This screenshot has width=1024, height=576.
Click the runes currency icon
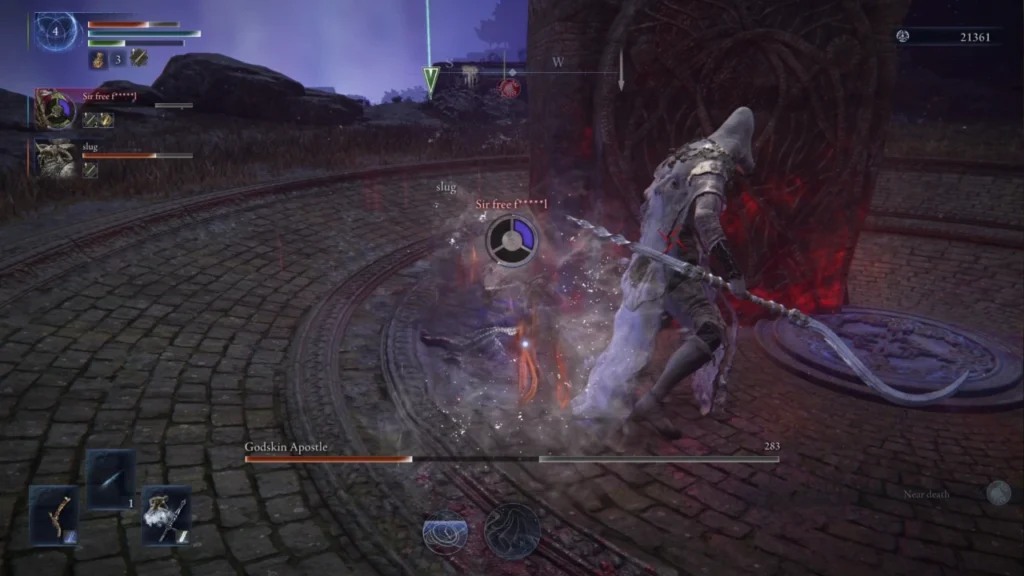click(904, 37)
